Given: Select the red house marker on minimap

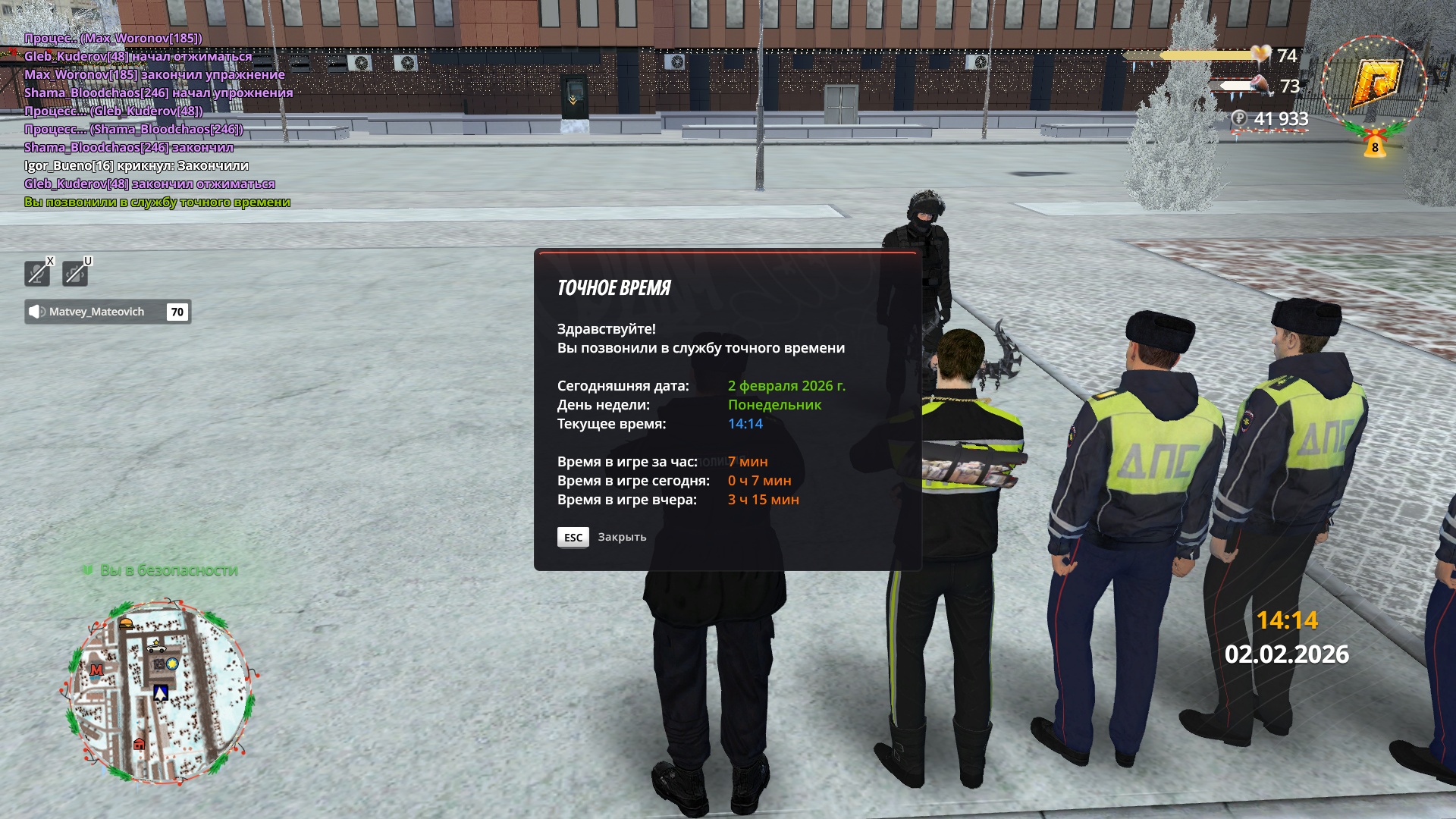Looking at the screenshot, I should [139, 744].
